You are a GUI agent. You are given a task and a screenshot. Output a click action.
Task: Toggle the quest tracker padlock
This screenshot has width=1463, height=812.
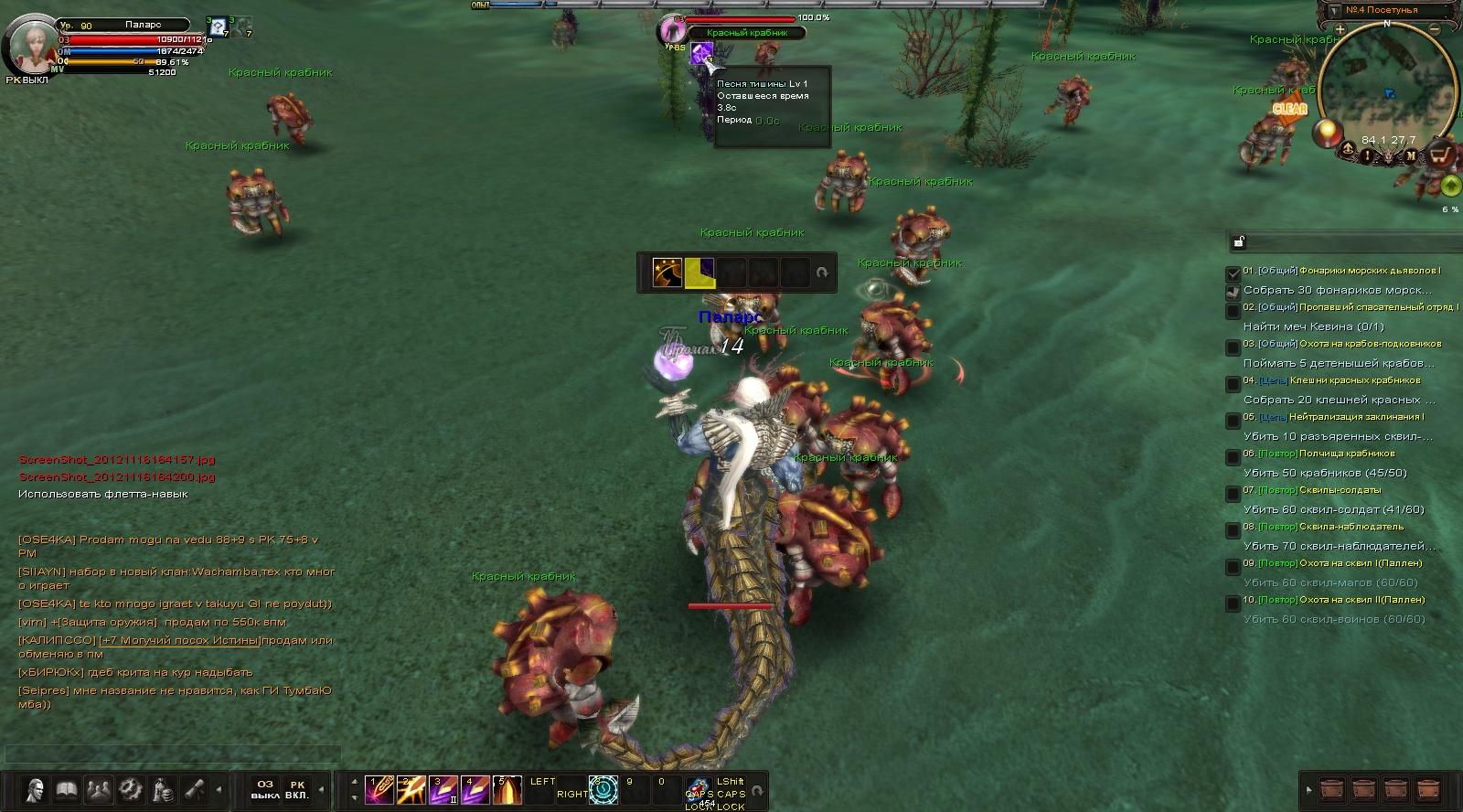(1238, 242)
